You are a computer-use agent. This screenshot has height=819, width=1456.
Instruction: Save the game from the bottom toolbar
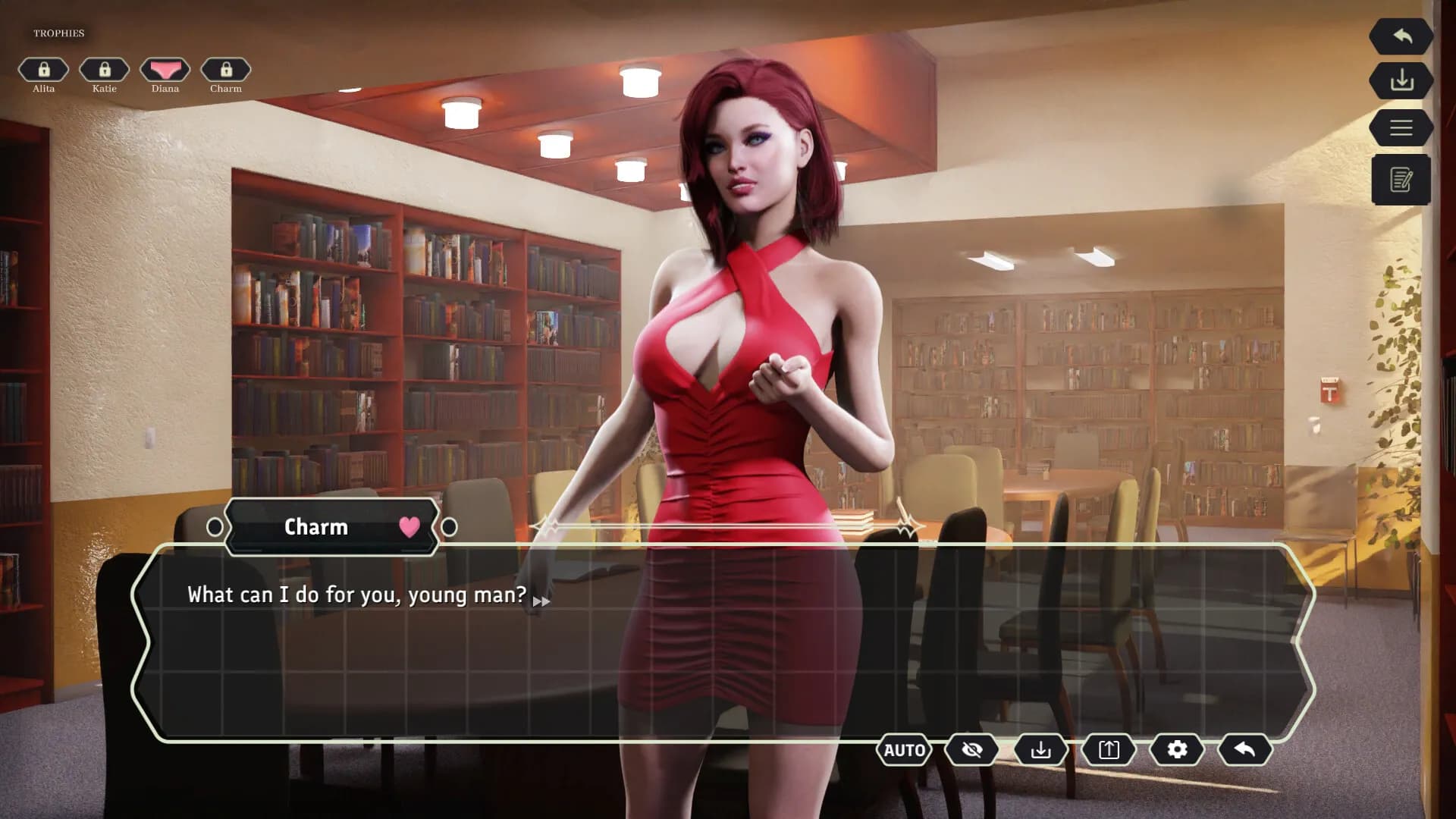point(1041,750)
